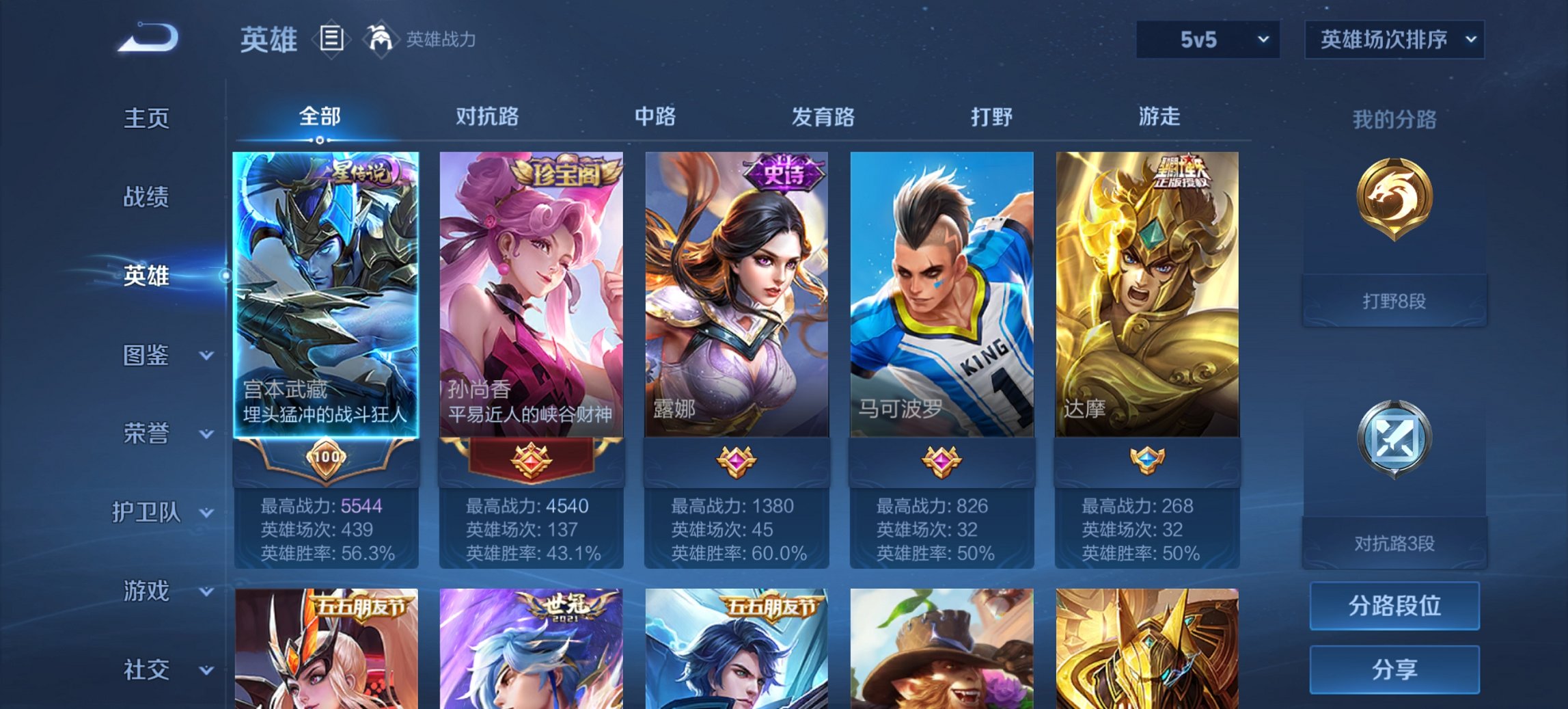Open the 5v5 mode dropdown
Viewport: 1568px width, 709px height.
click(1207, 41)
